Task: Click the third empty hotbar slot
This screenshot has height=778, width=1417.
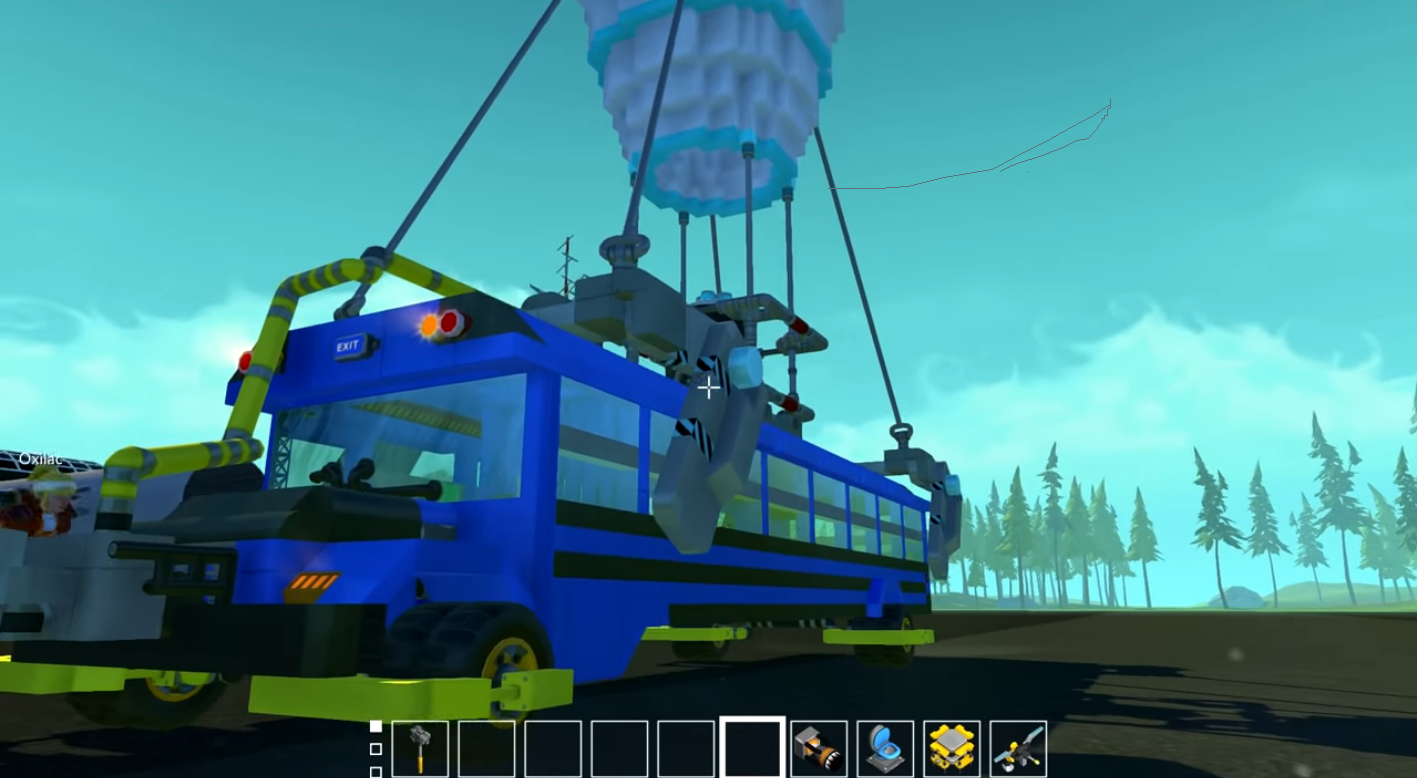Action: pyautogui.click(x=554, y=748)
